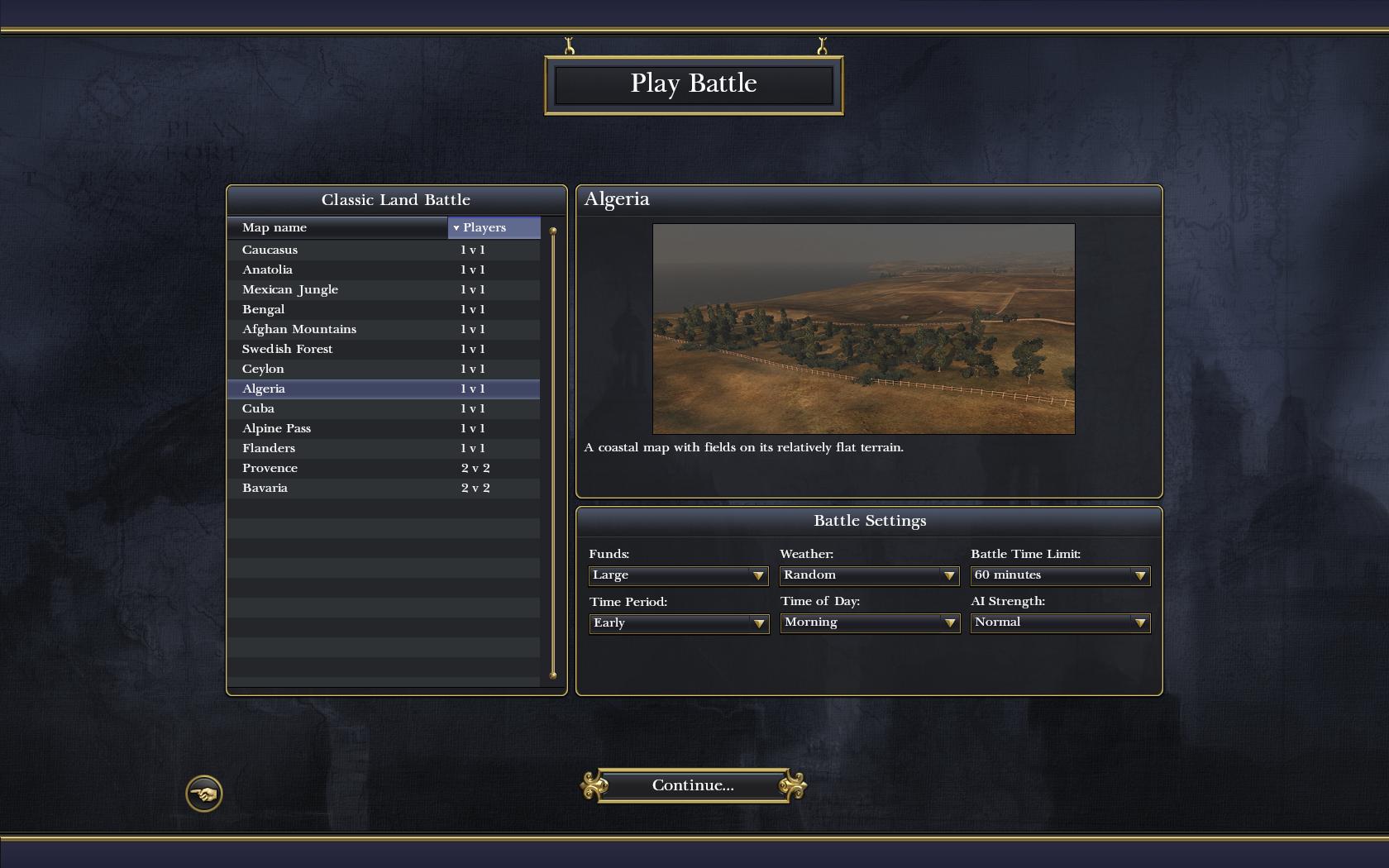
Task: Open the Weather dropdown
Action: pos(869,575)
